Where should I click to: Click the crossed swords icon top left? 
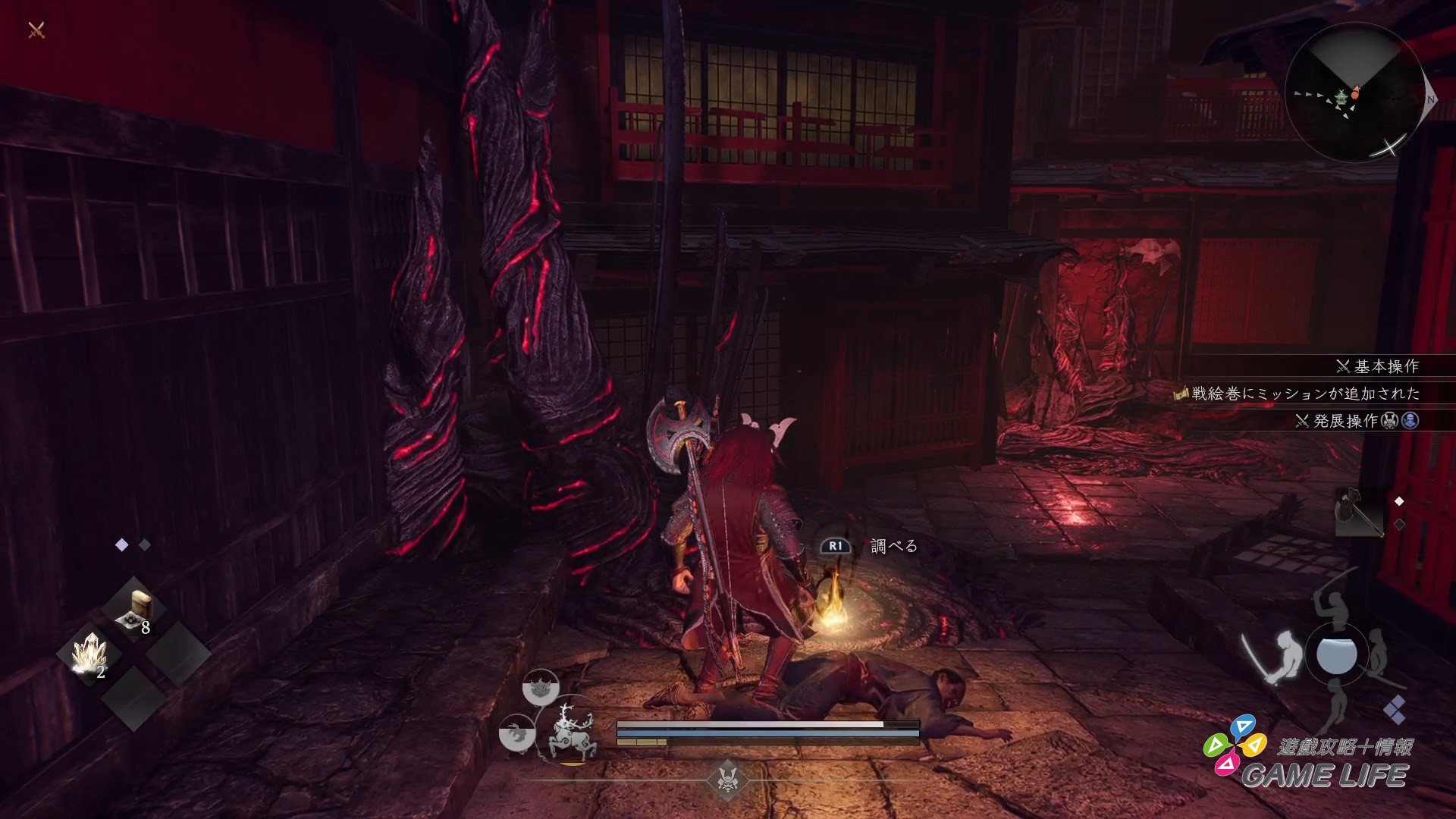(34, 30)
